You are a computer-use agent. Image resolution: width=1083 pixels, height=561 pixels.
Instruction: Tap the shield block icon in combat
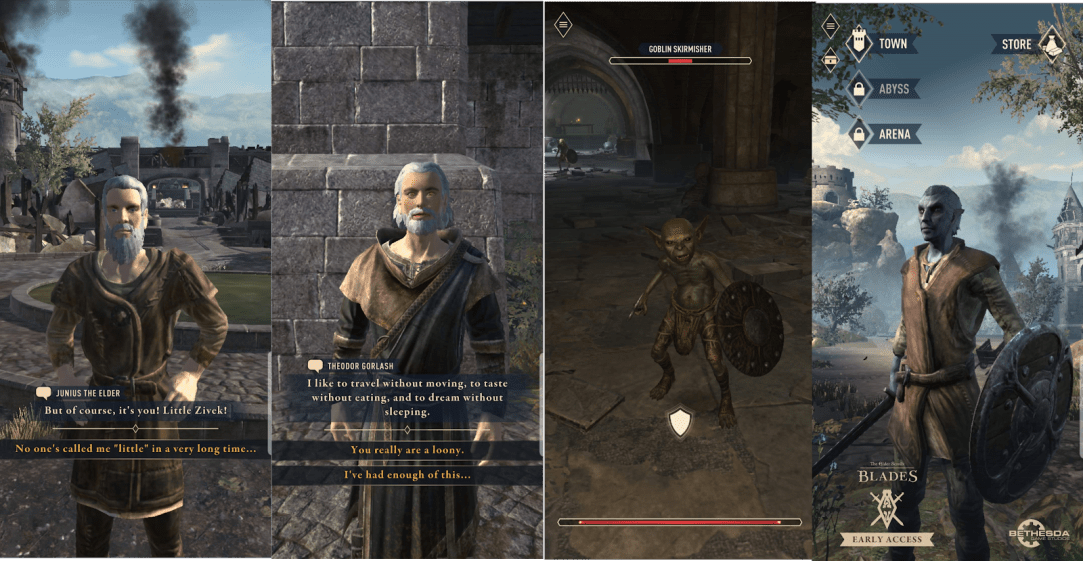tap(680, 423)
